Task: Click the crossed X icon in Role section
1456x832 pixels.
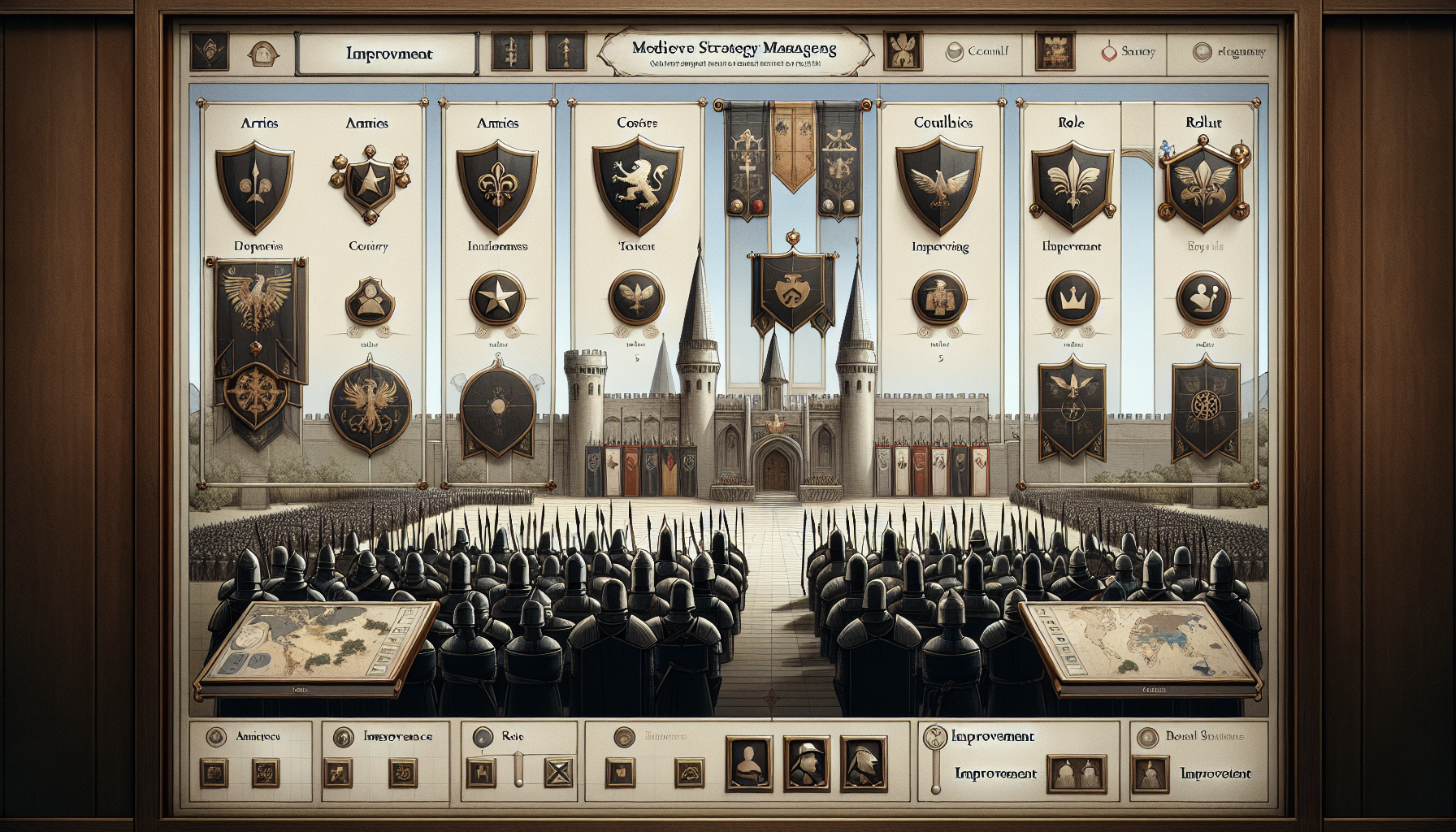Action: pos(558,771)
